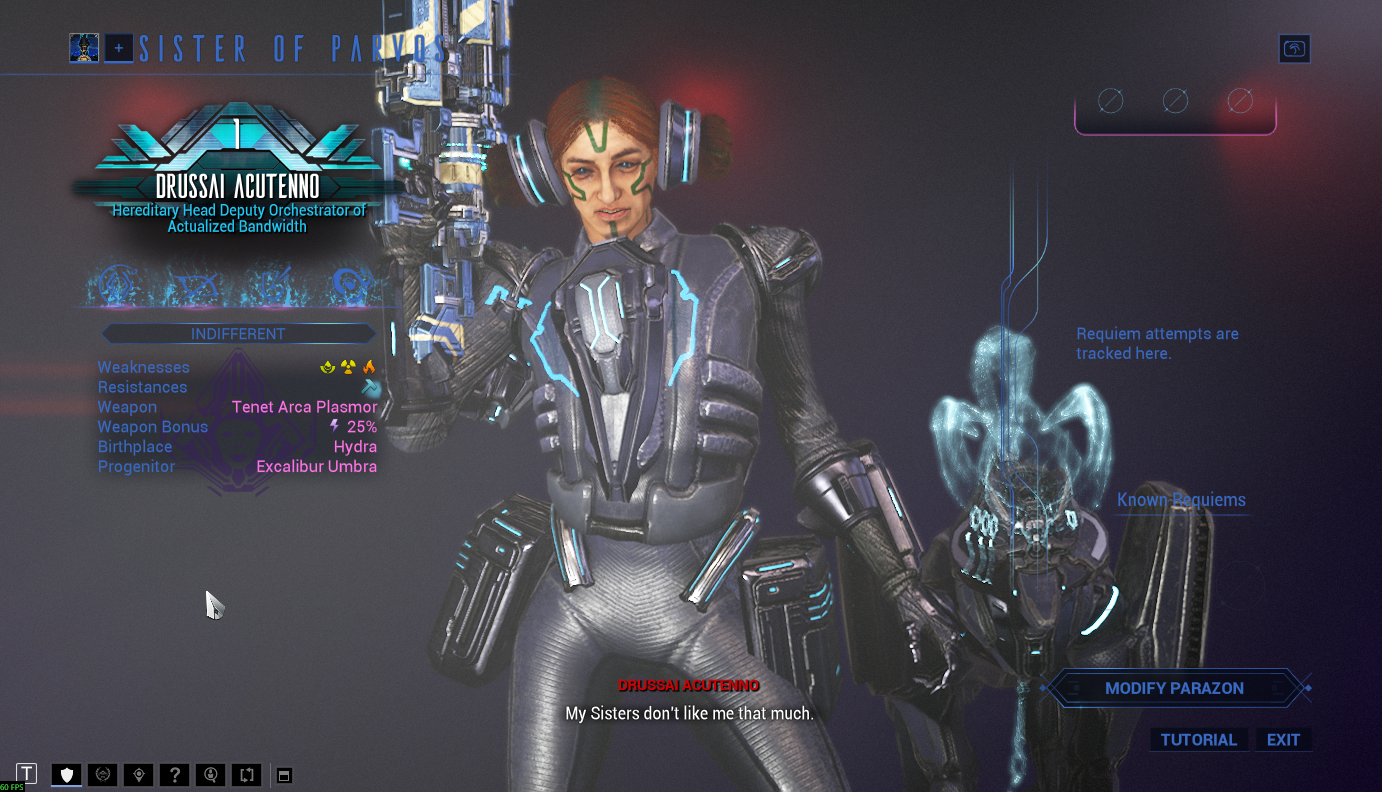The width and height of the screenshot is (1382, 792).
Task: Select the shield icon in bottom toolbar
Action: (x=67, y=774)
